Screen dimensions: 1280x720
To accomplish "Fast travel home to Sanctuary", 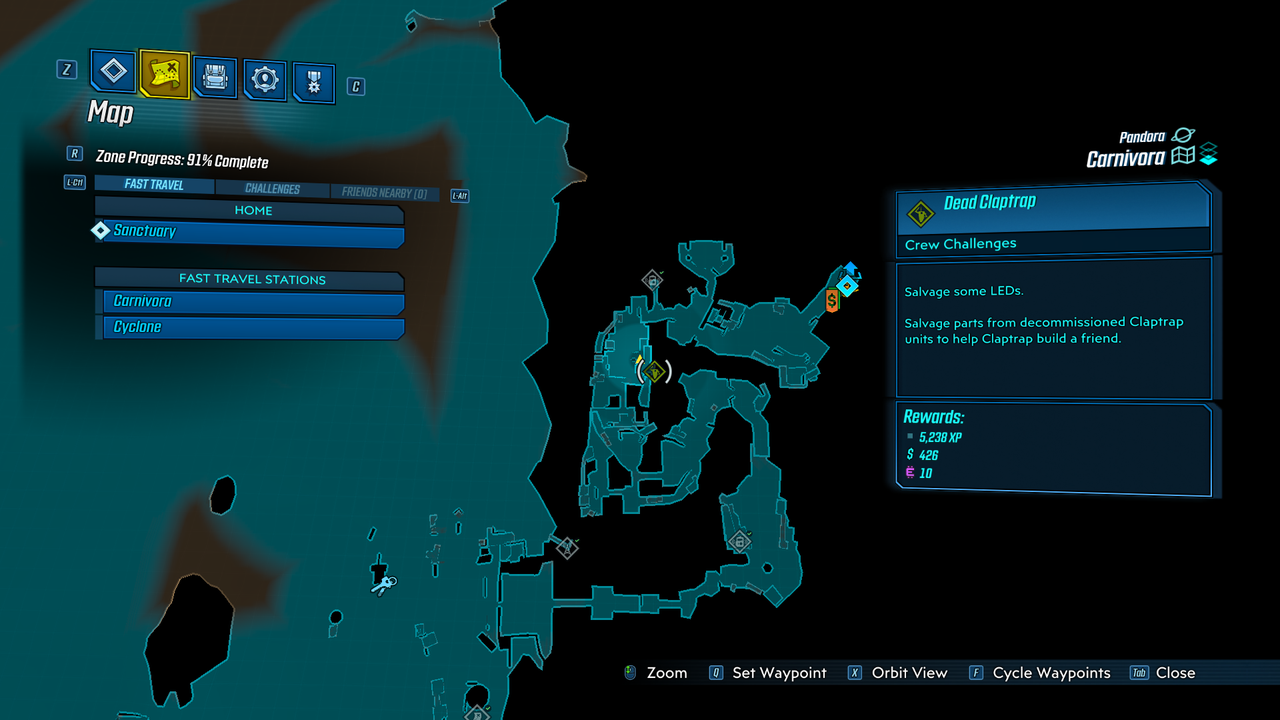I will pyautogui.click(x=250, y=233).
